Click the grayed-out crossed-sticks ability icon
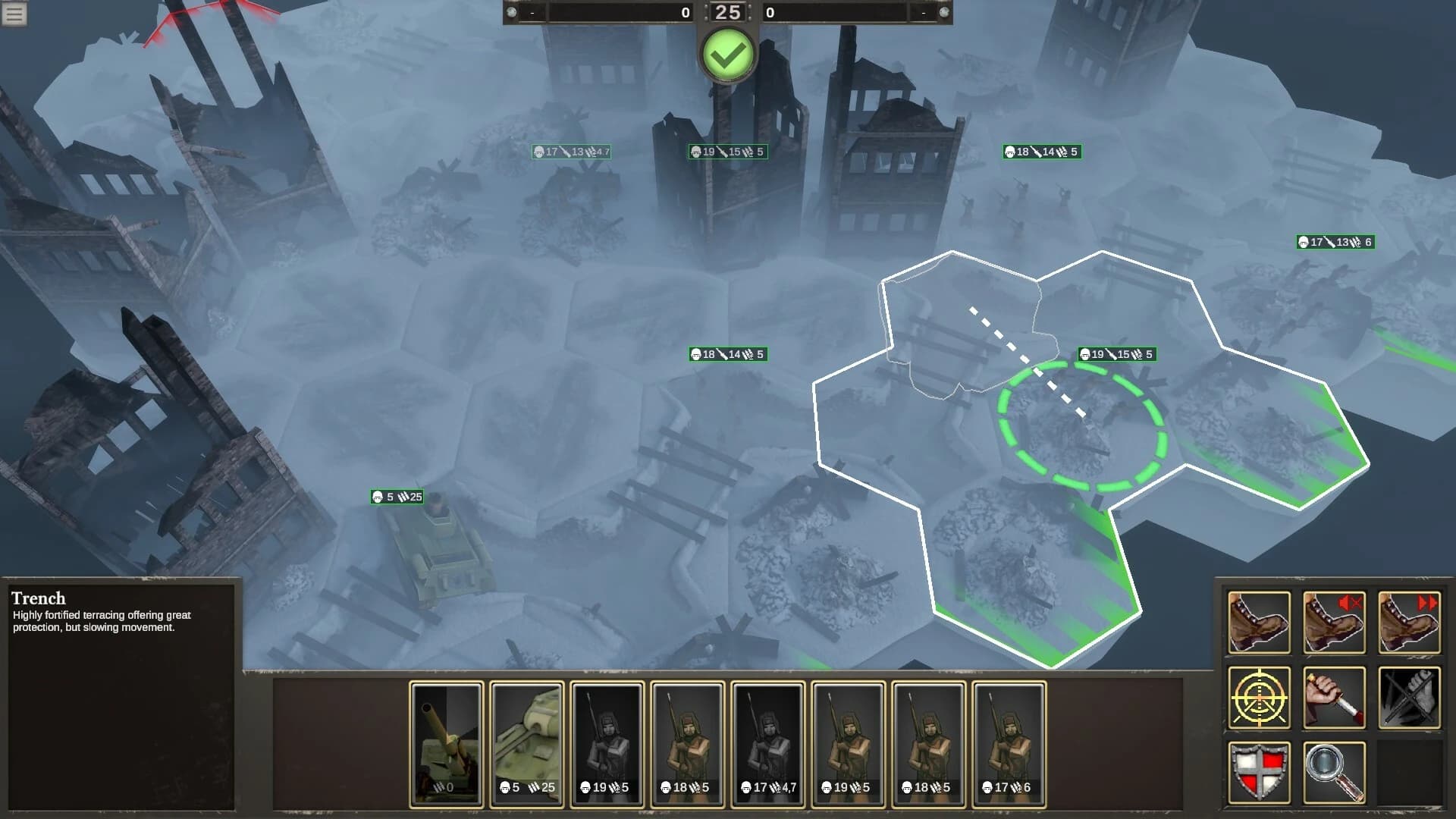Image resolution: width=1456 pixels, height=819 pixels. click(x=1408, y=696)
